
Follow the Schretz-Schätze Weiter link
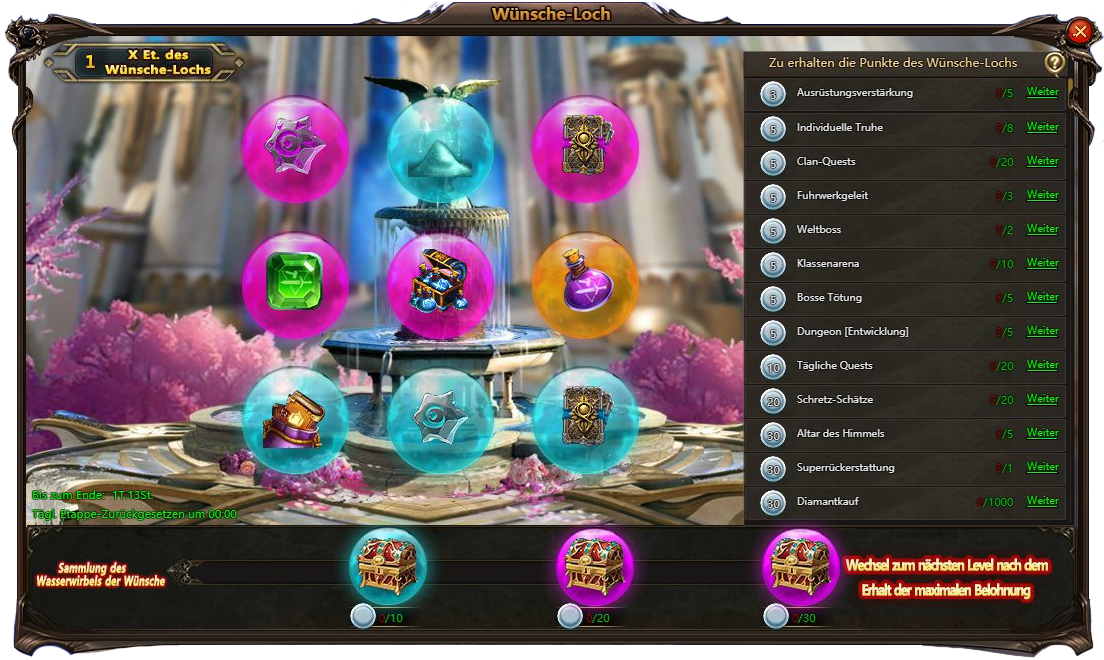pos(1042,399)
